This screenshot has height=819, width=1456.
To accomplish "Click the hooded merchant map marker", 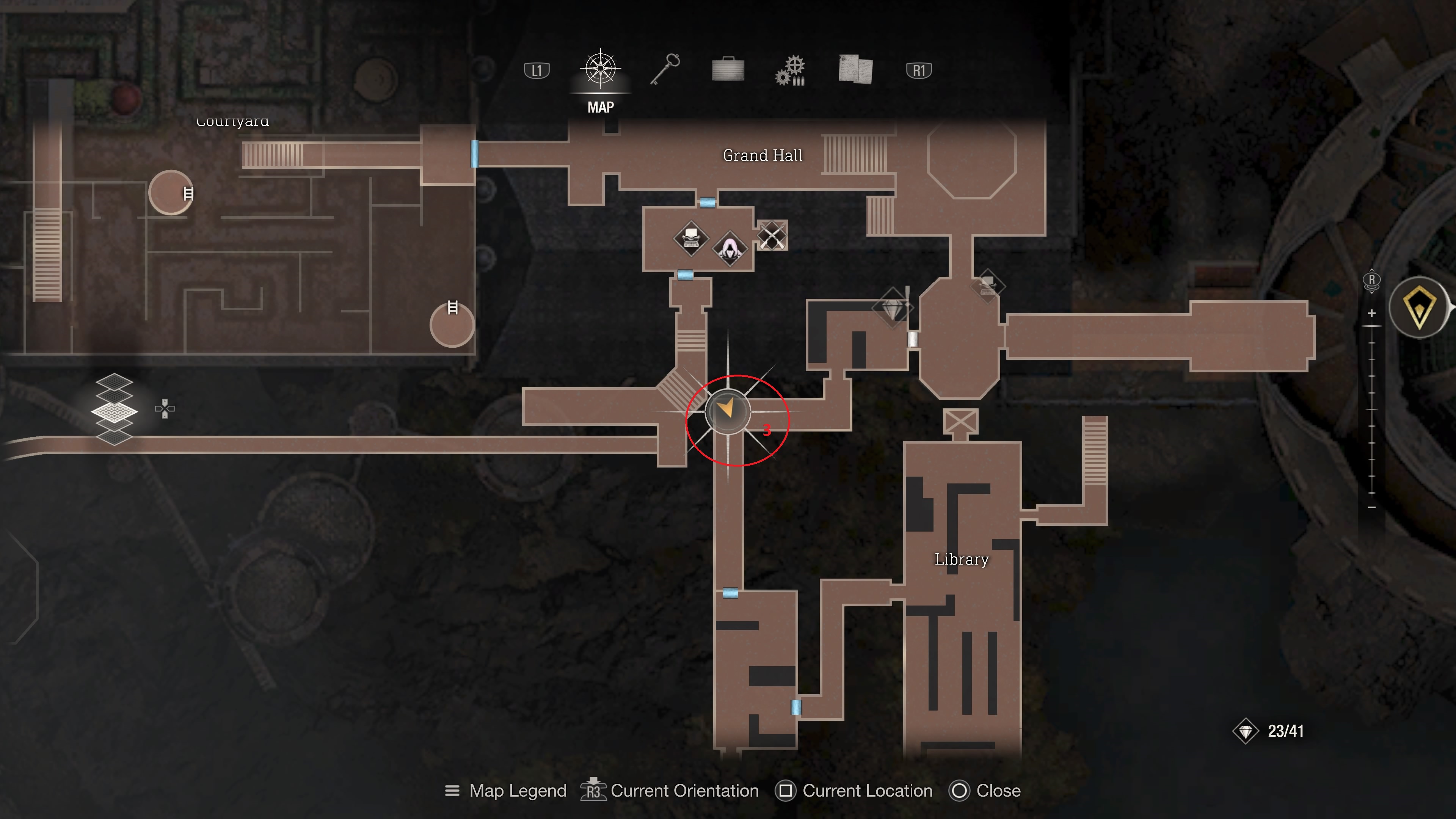I will point(730,248).
